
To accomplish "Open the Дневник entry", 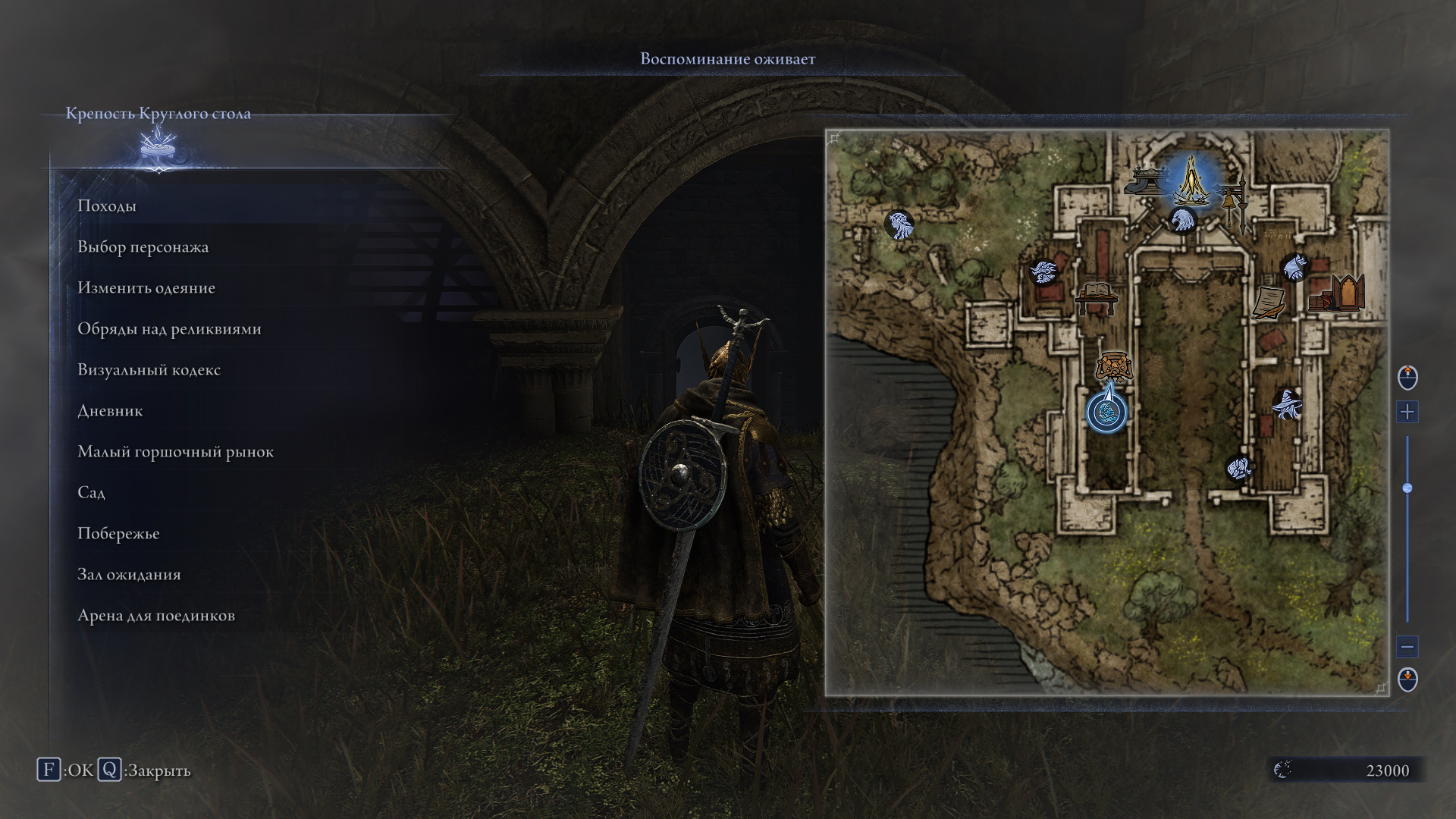I will coord(110,410).
